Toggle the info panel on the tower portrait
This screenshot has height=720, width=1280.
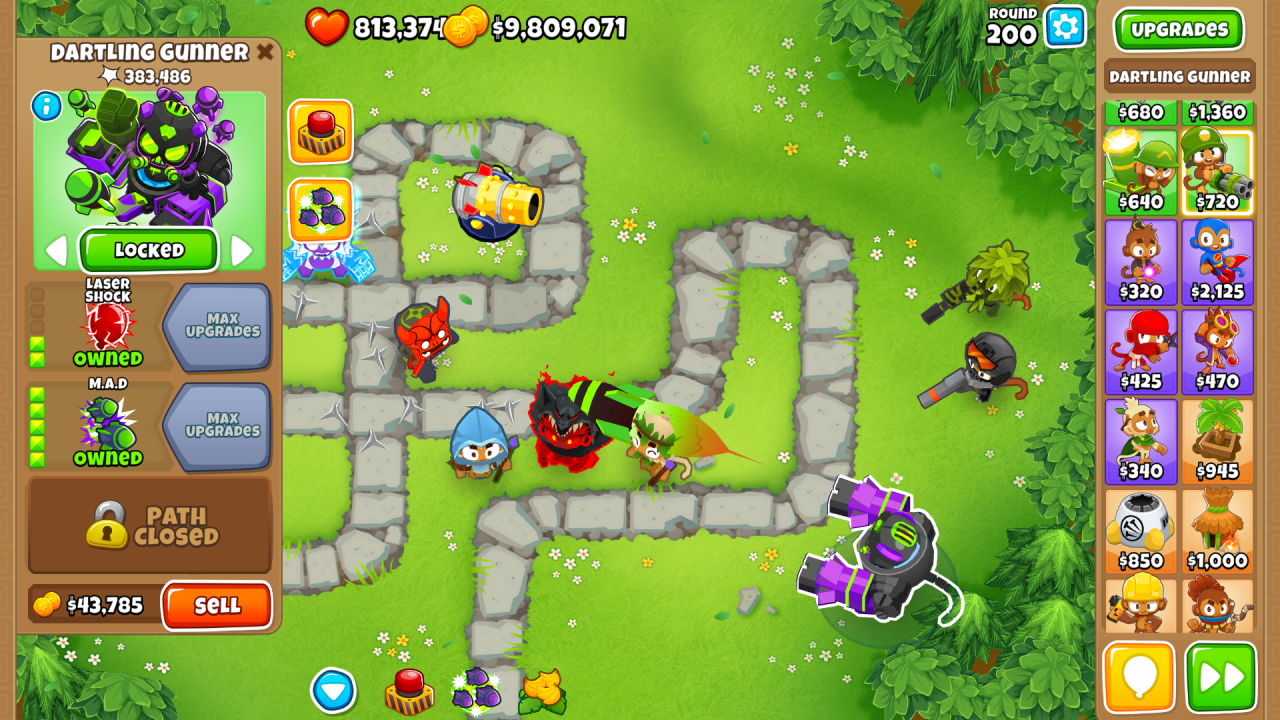click(44, 107)
